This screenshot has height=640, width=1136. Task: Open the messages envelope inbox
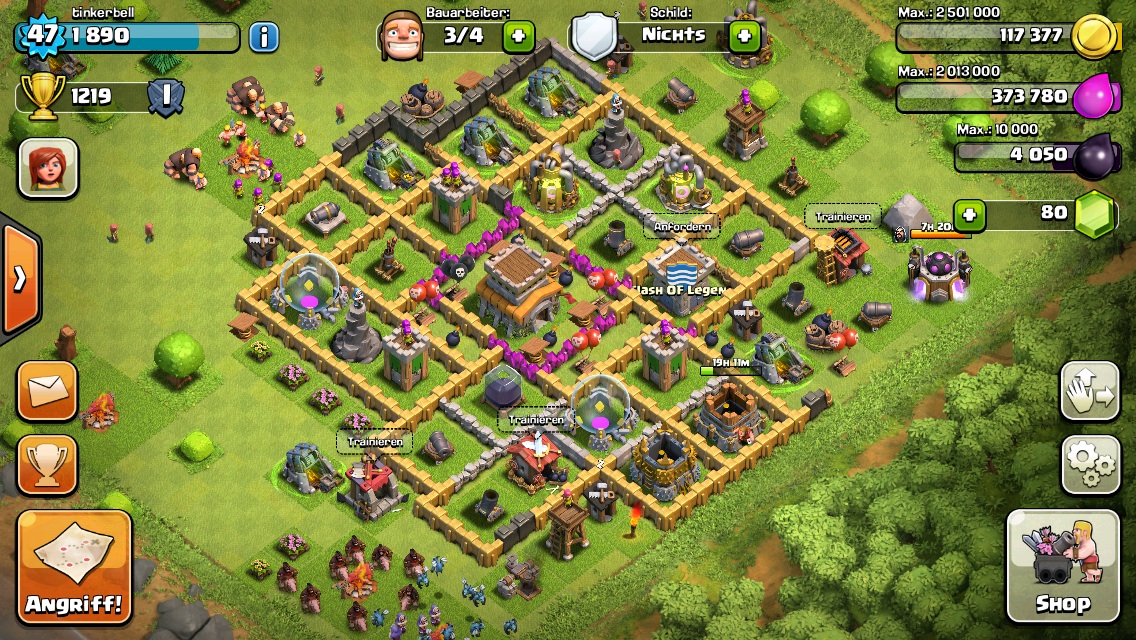coord(47,390)
